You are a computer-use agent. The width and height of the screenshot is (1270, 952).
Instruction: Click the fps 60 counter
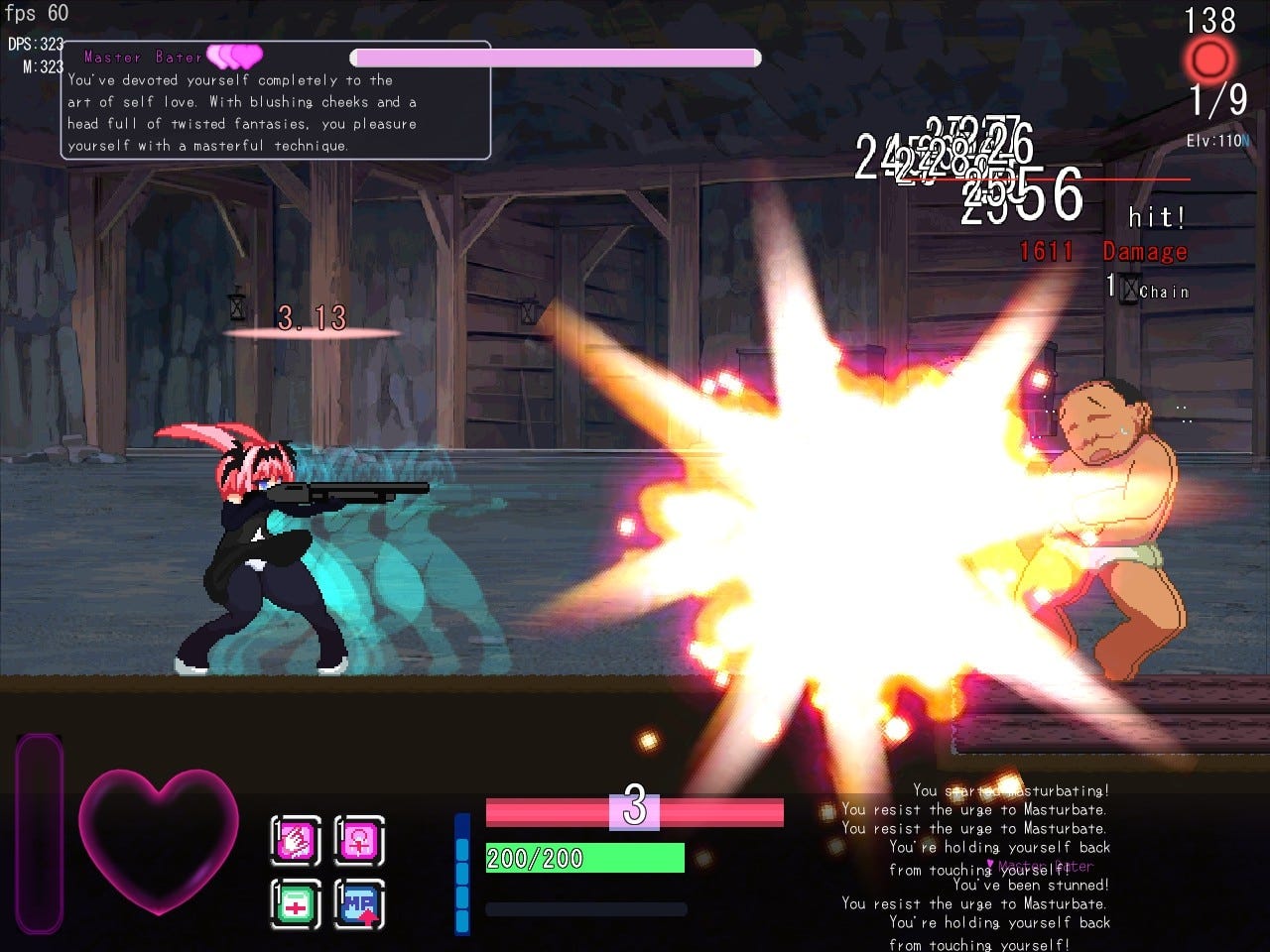point(38,13)
